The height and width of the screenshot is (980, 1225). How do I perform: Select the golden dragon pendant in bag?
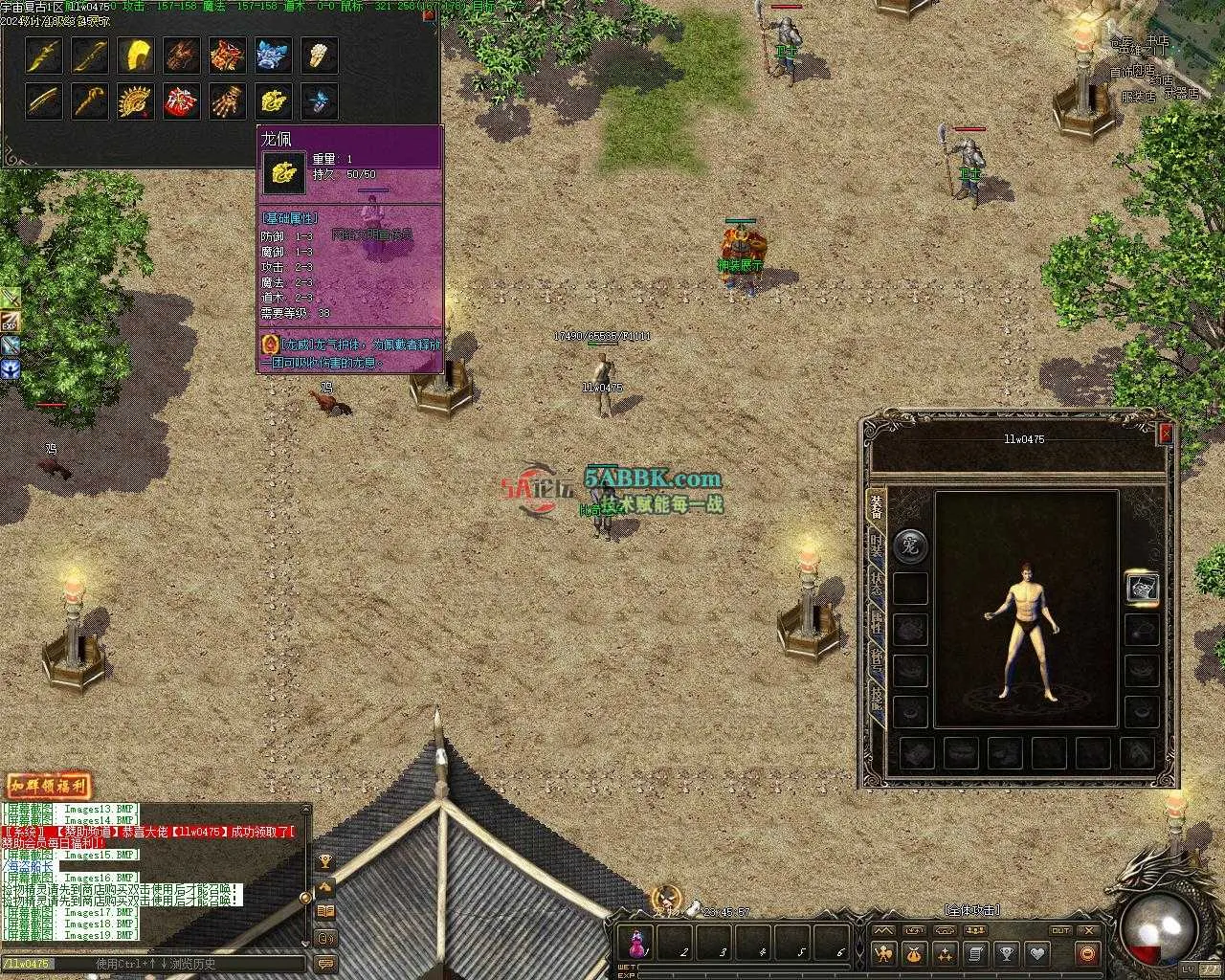pyautogui.click(x=274, y=100)
